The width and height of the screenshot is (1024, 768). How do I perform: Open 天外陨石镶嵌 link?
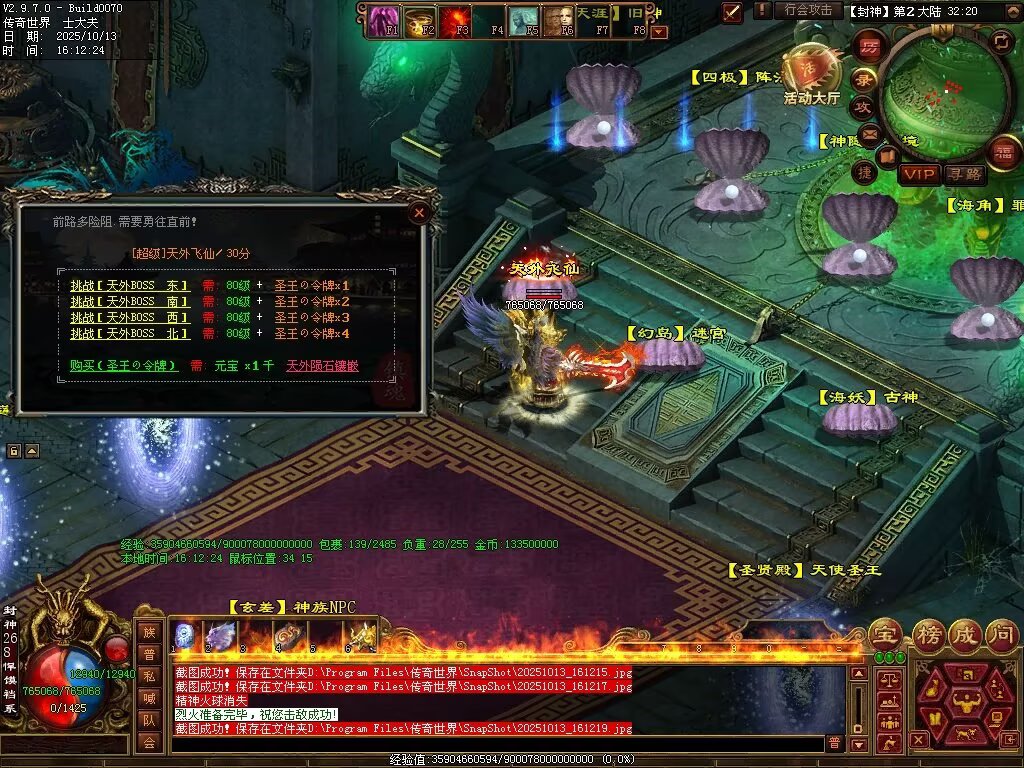pyautogui.click(x=322, y=366)
